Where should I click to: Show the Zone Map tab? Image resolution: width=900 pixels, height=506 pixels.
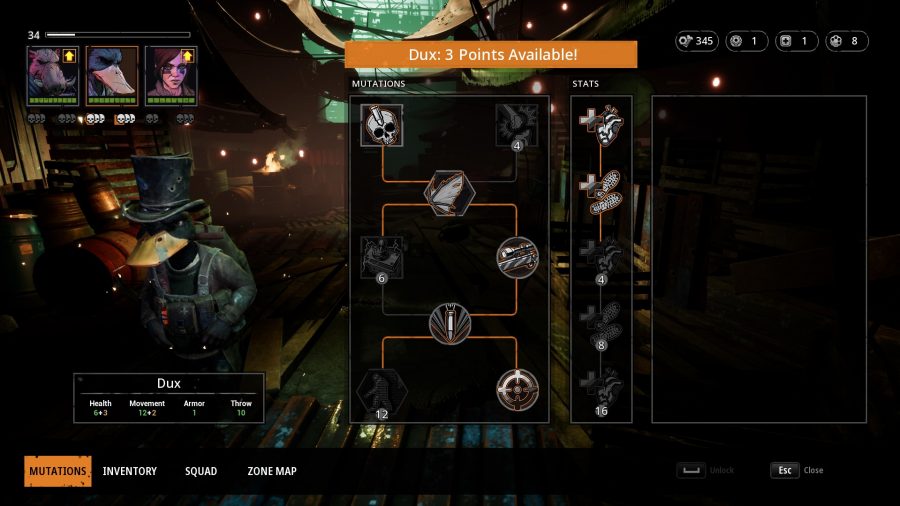[x=271, y=471]
